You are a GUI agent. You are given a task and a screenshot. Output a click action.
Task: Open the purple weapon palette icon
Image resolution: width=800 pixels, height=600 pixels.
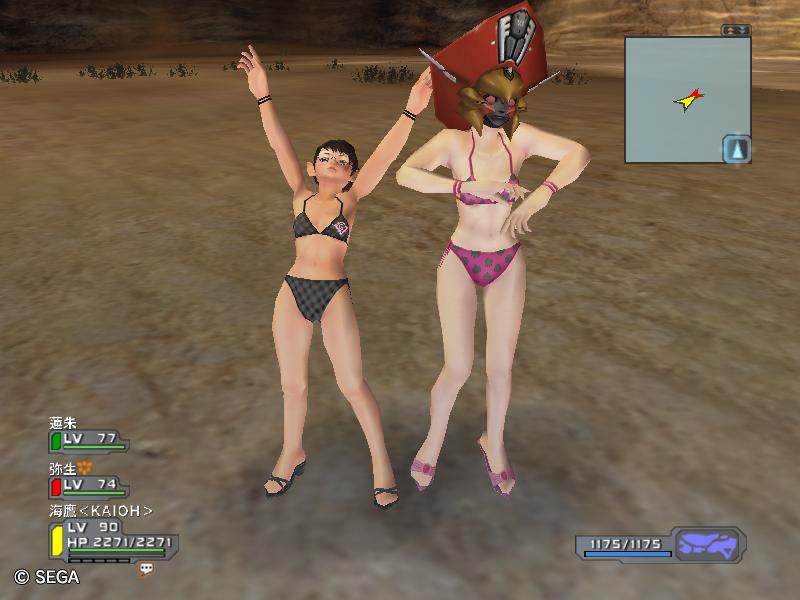point(707,546)
